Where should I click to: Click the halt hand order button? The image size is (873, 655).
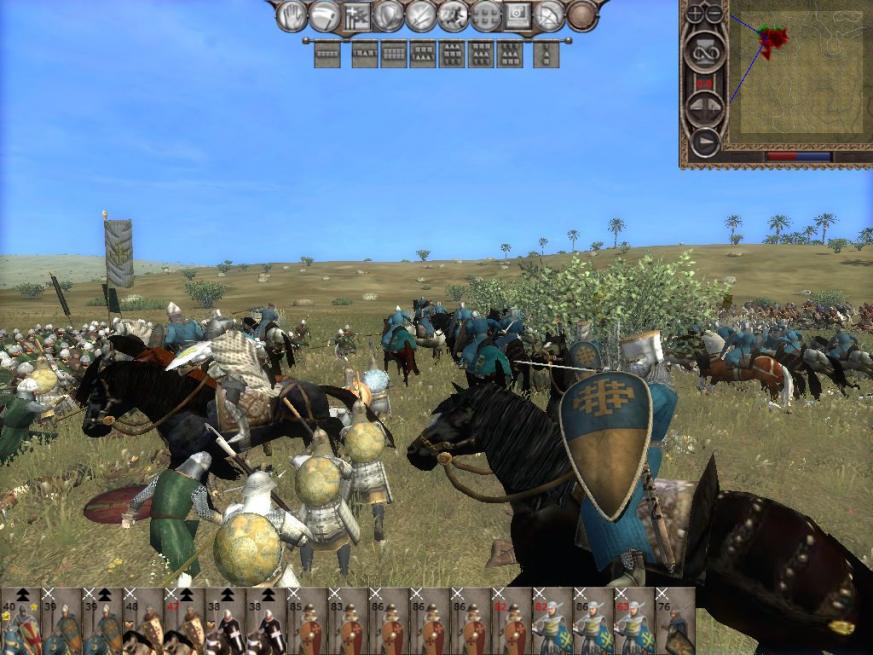pyautogui.click(x=292, y=15)
